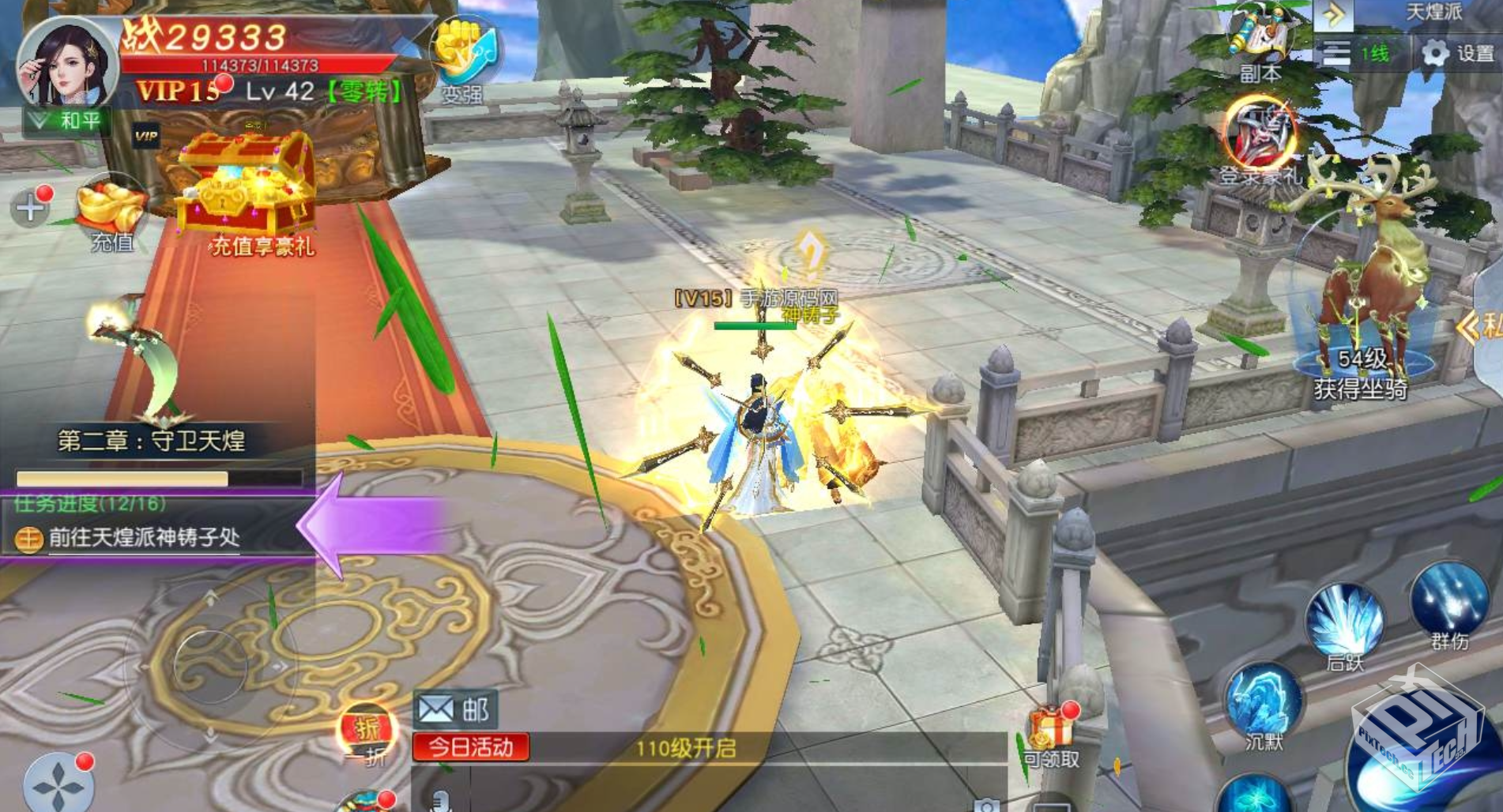
Task: Click the VIP 15 badge
Action: [x=179, y=92]
